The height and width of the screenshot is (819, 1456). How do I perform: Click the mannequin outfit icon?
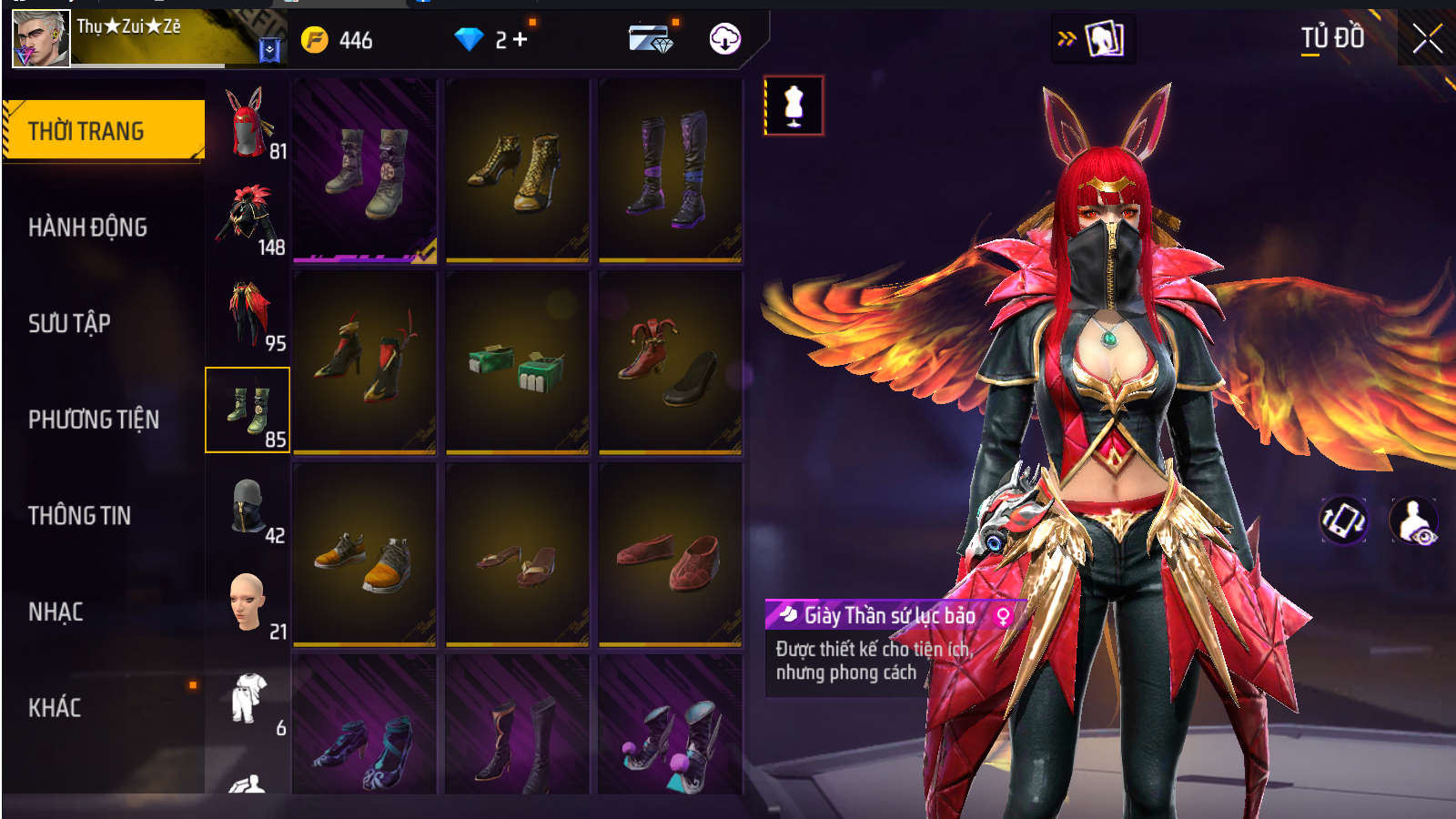[794, 106]
